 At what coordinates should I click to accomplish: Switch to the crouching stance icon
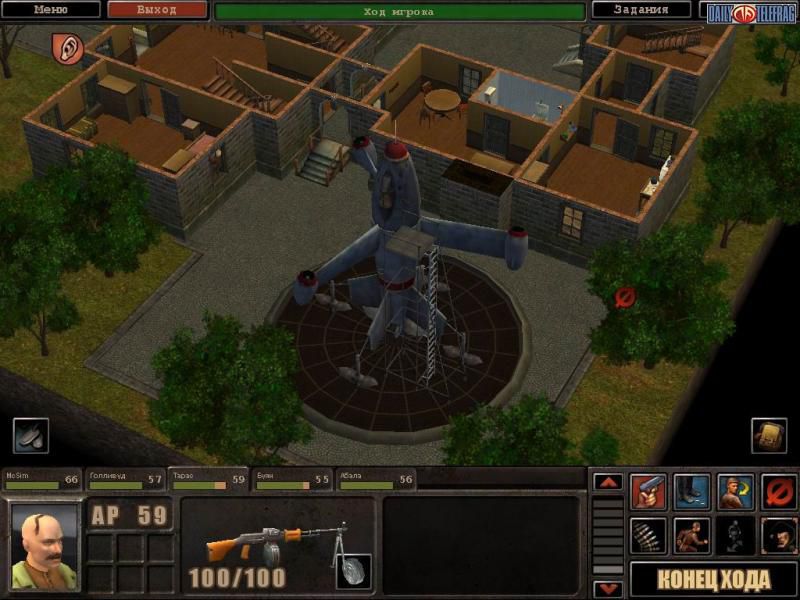point(691,535)
